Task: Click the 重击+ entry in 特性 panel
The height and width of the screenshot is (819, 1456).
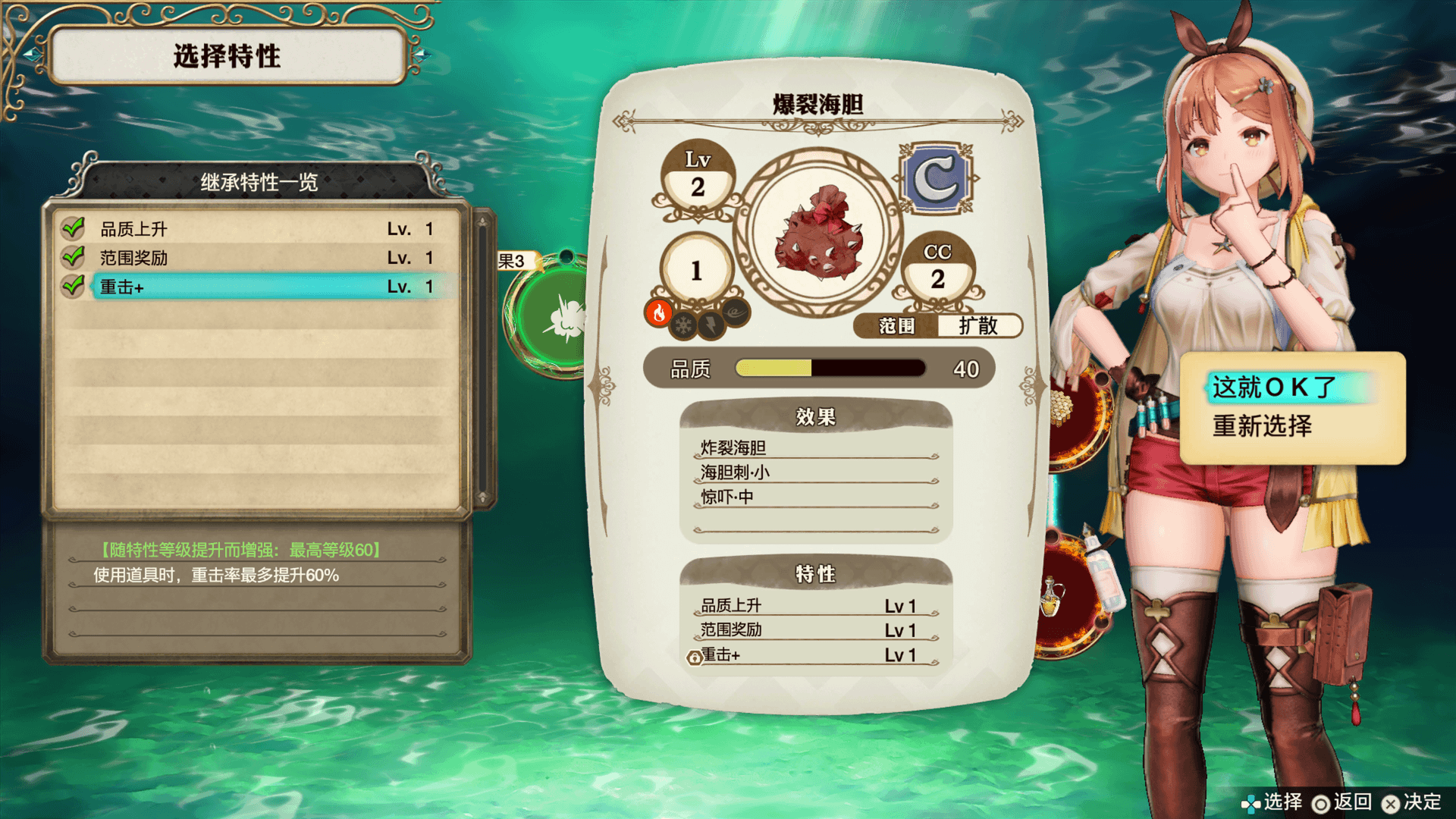Action: click(x=811, y=654)
